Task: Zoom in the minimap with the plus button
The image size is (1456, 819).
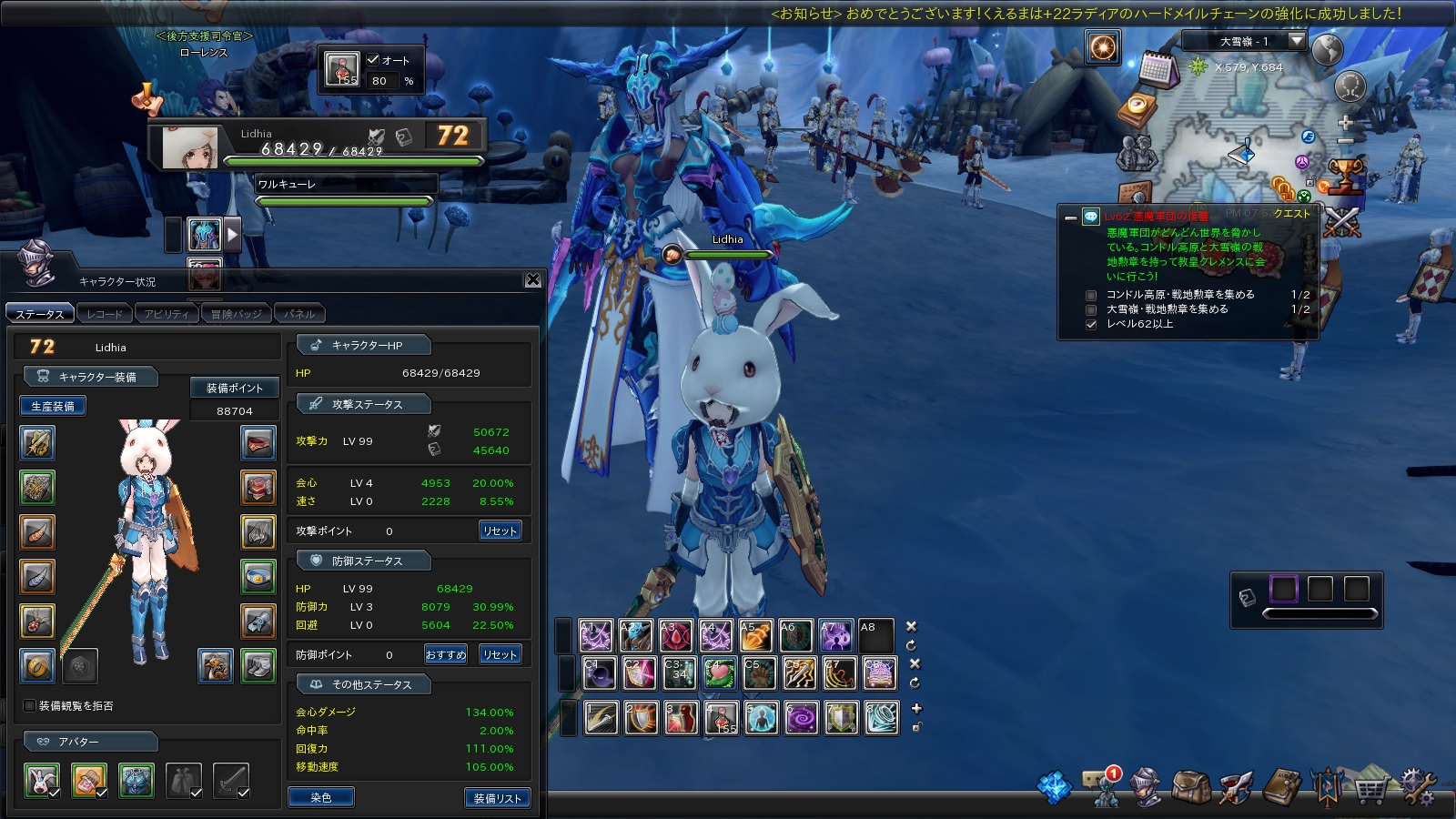Action: [x=1346, y=122]
